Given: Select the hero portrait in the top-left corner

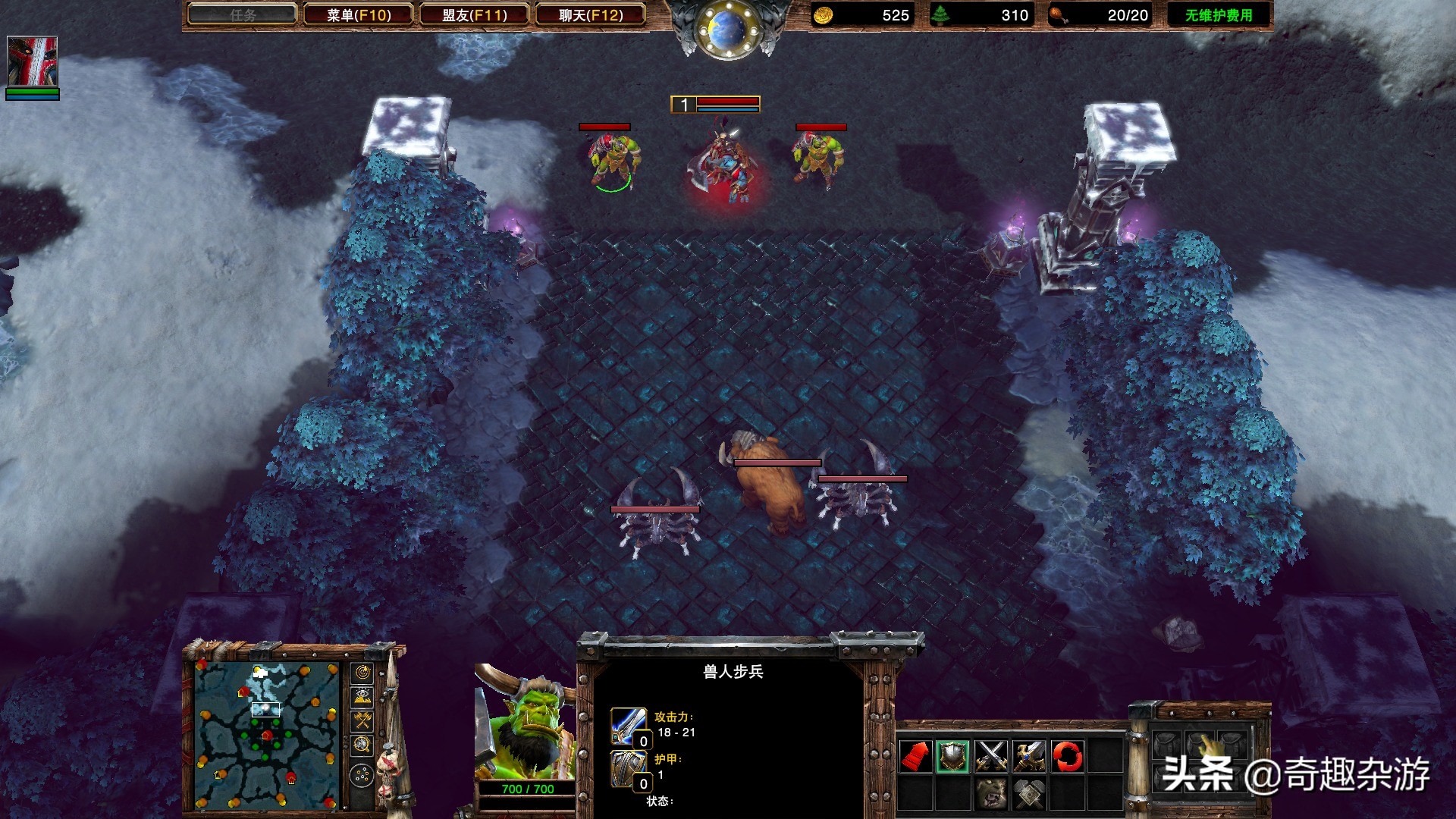Looking at the screenshot, I should tap(33, 59).
